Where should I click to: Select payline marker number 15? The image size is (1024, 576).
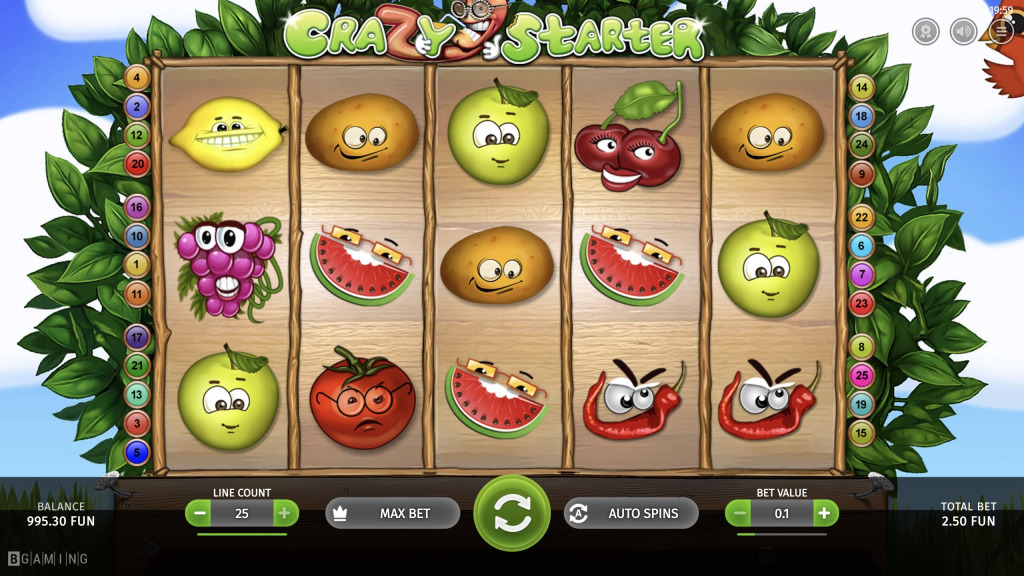pyautogui.click(x=861, y=434)
